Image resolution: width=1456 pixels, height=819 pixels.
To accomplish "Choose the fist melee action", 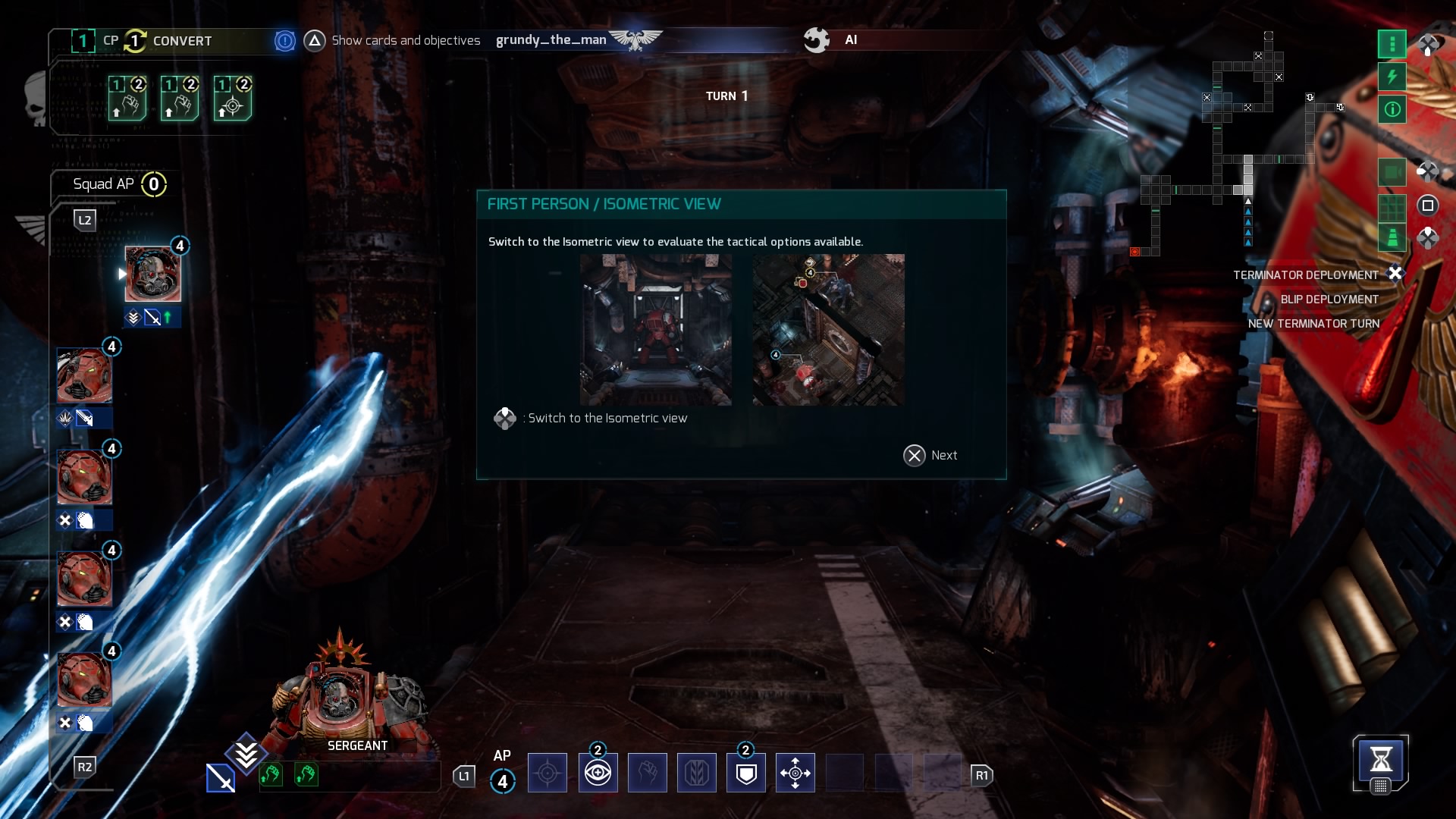I will (x=647, y=773).
